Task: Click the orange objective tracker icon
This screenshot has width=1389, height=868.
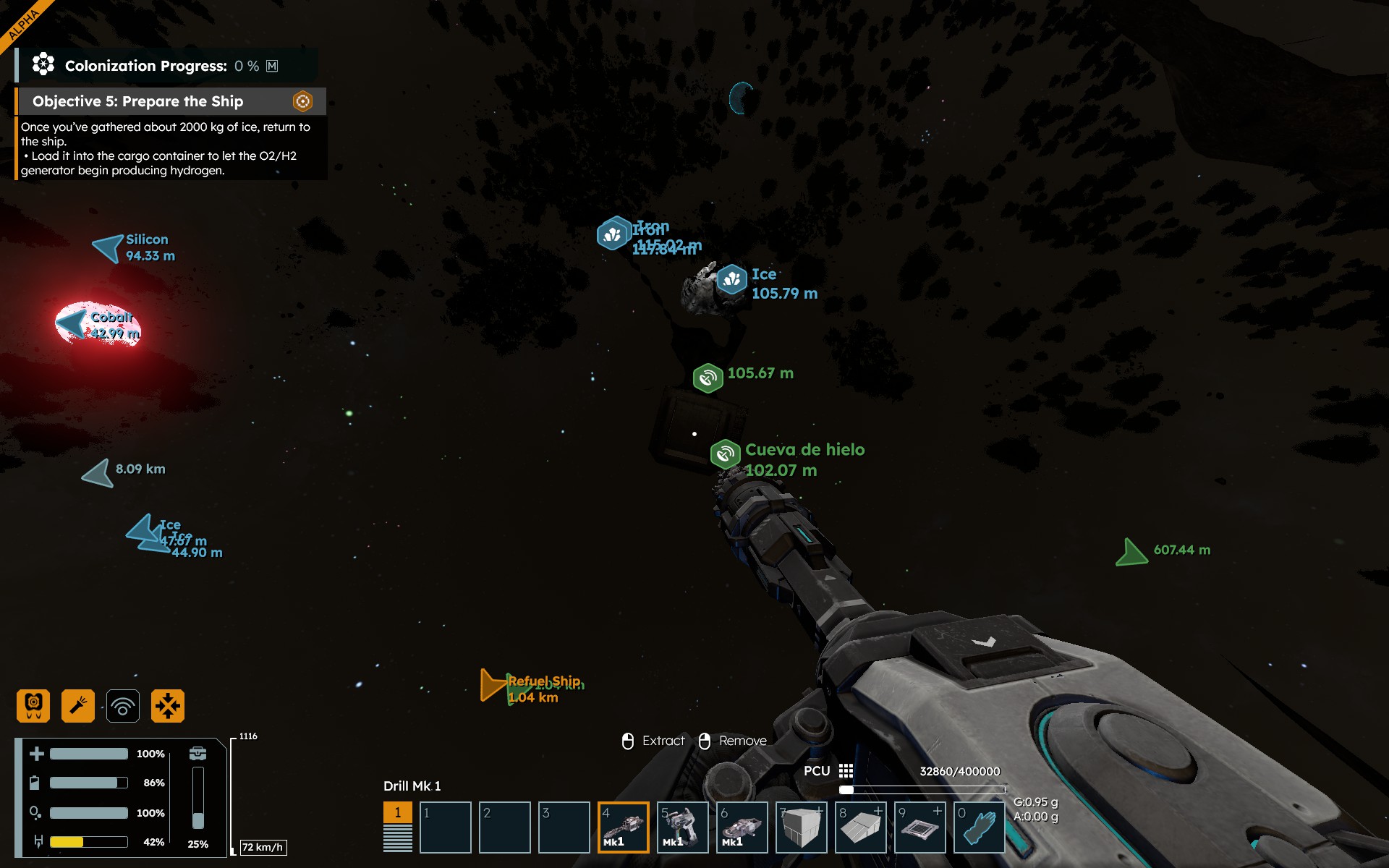Action: coord(302,101)
